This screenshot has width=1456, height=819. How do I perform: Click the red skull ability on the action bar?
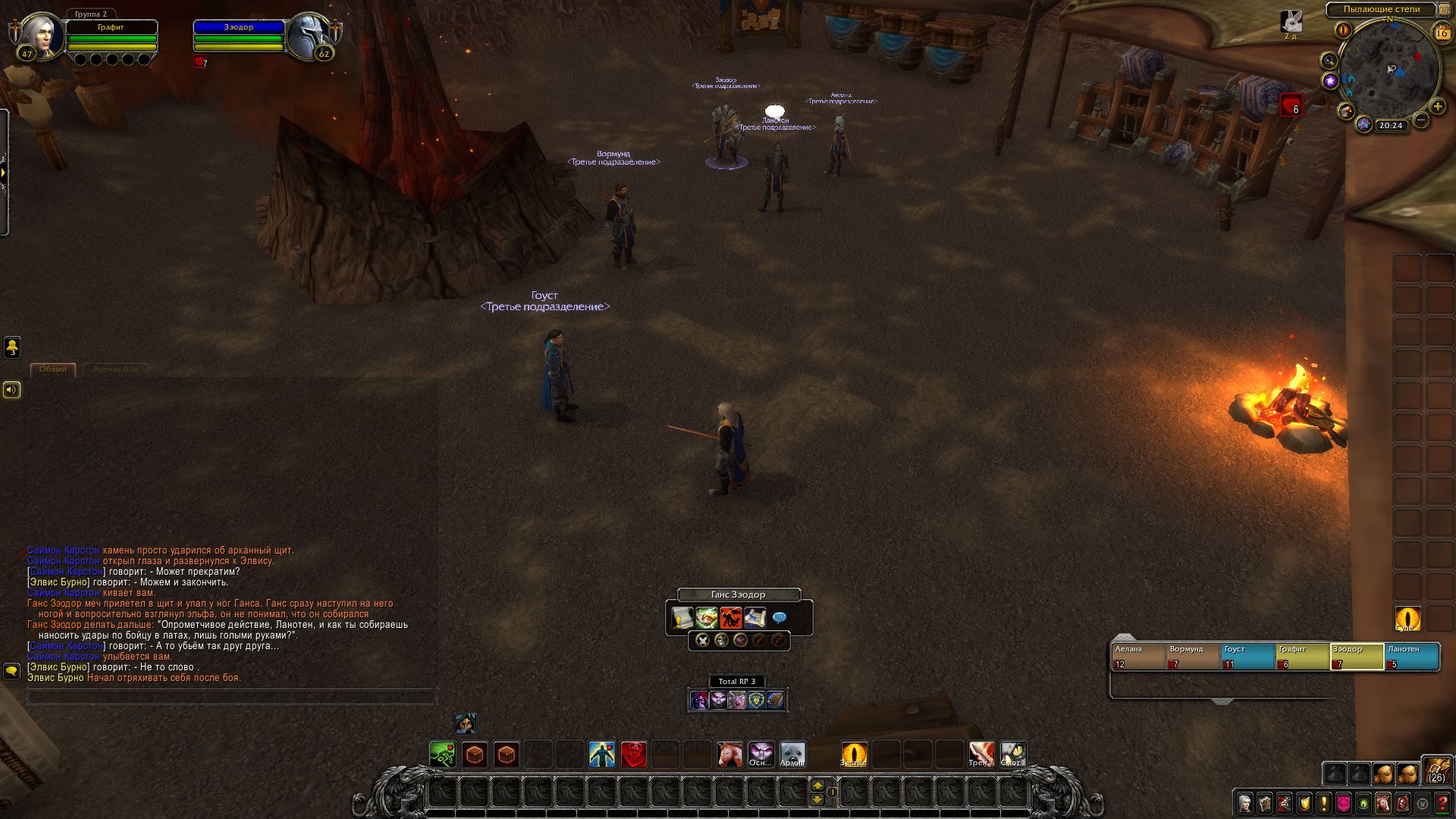pyautogui.click(x=634, y=755)
